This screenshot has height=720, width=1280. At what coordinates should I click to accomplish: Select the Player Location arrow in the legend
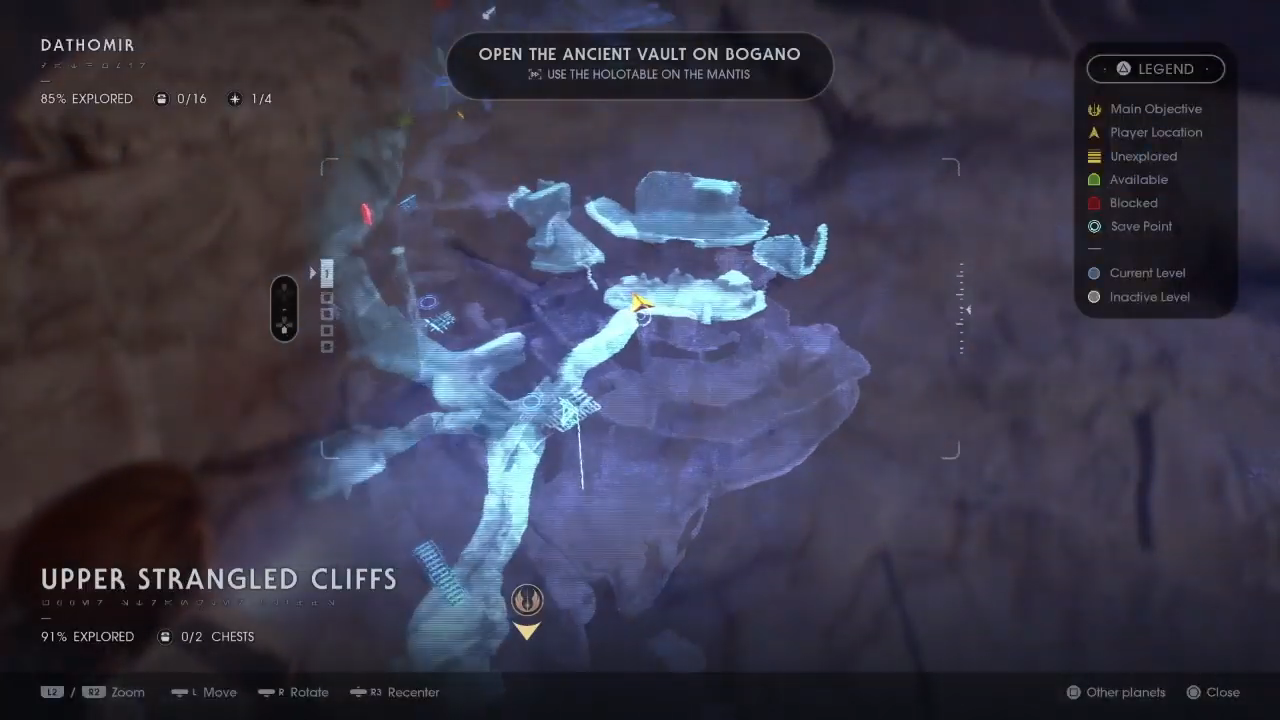(x=1094, y=132)
